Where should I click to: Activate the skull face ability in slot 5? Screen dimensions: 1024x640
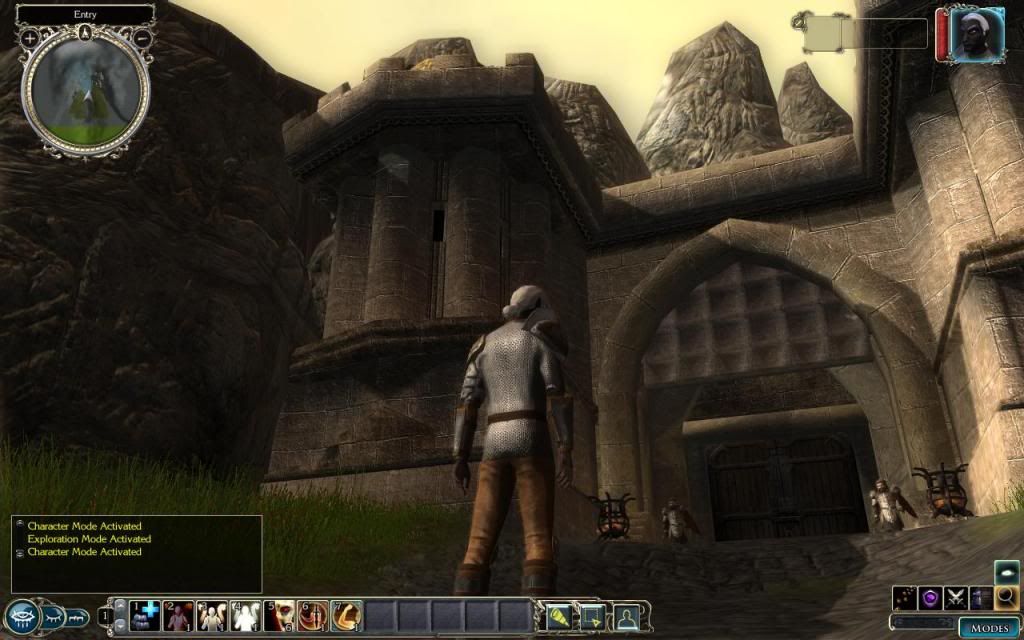pyautogui.click(x=280, y=616)
